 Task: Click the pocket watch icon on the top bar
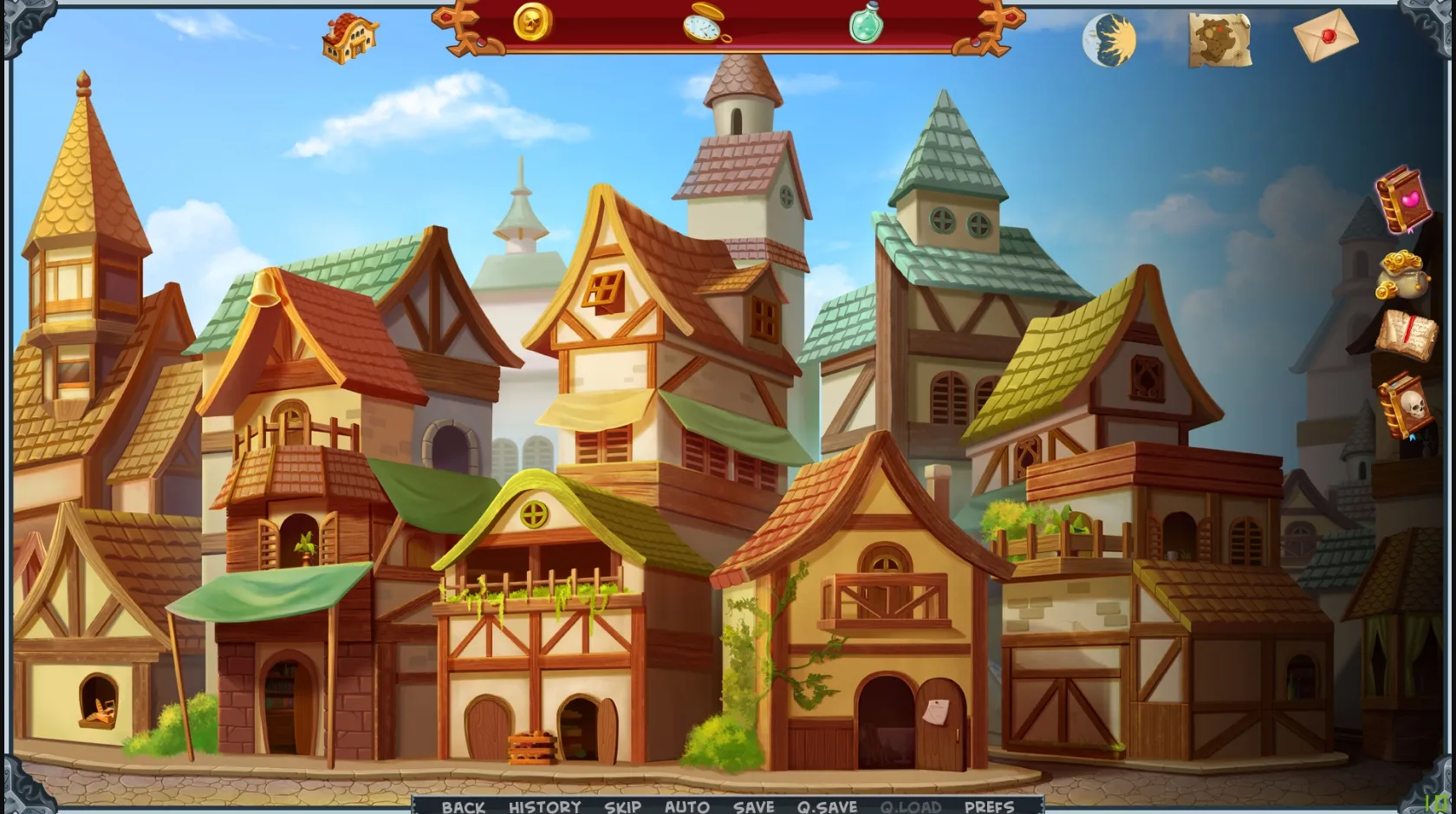(x=702, y=29)
